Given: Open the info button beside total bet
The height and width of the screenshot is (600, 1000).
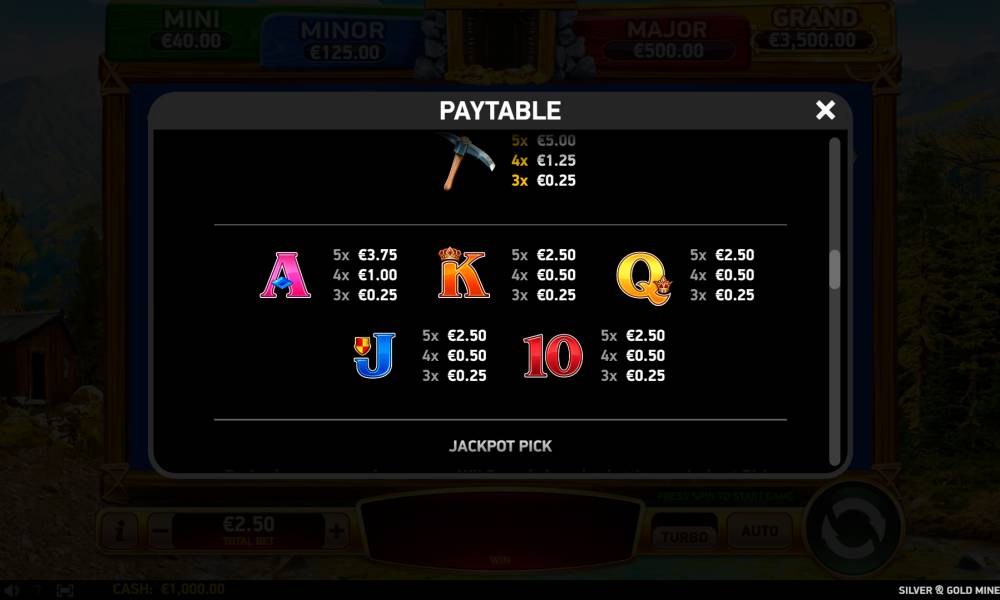Looking at the screenshot, I should click(118, 531).
